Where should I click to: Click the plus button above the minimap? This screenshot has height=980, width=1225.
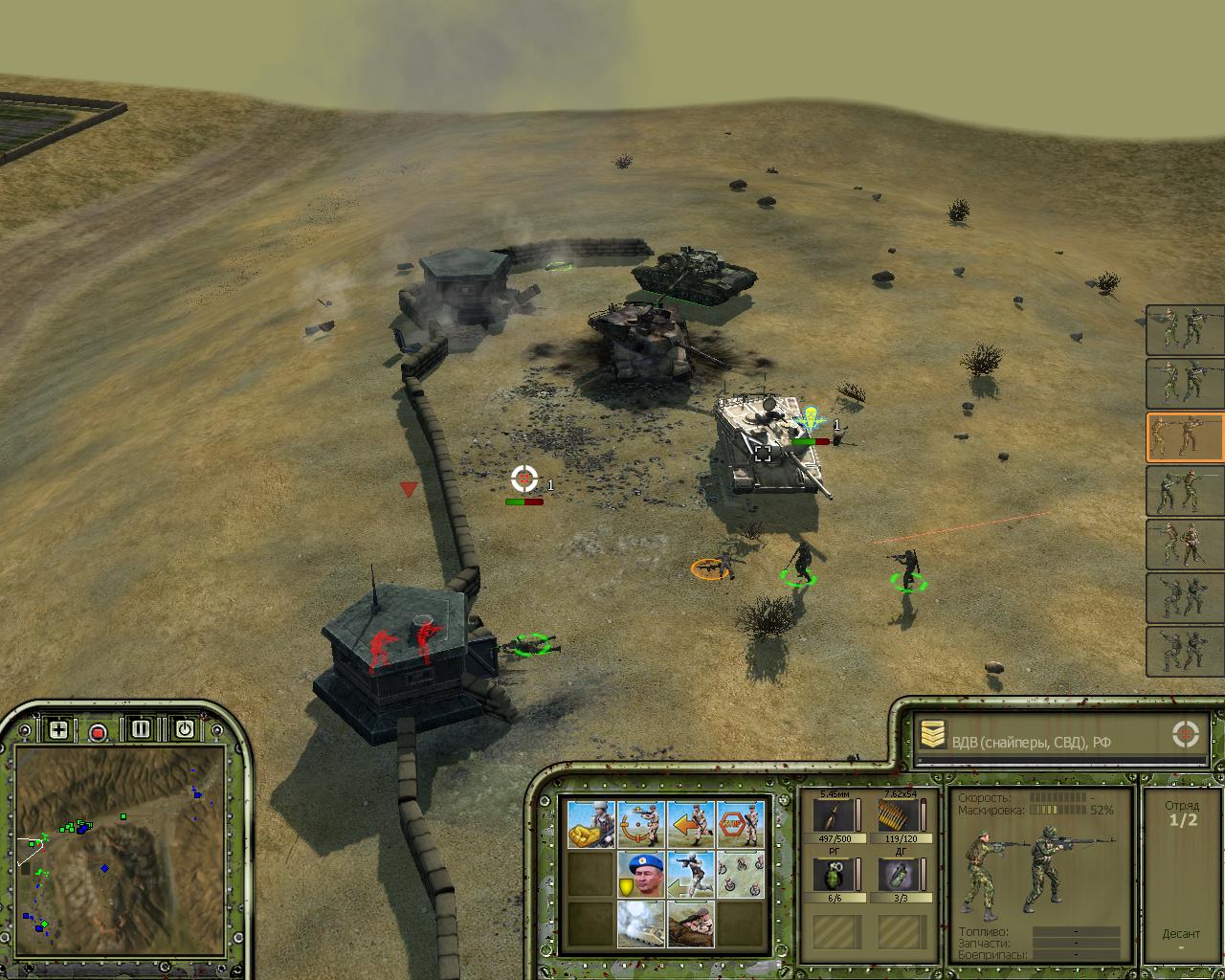(58, 729)
